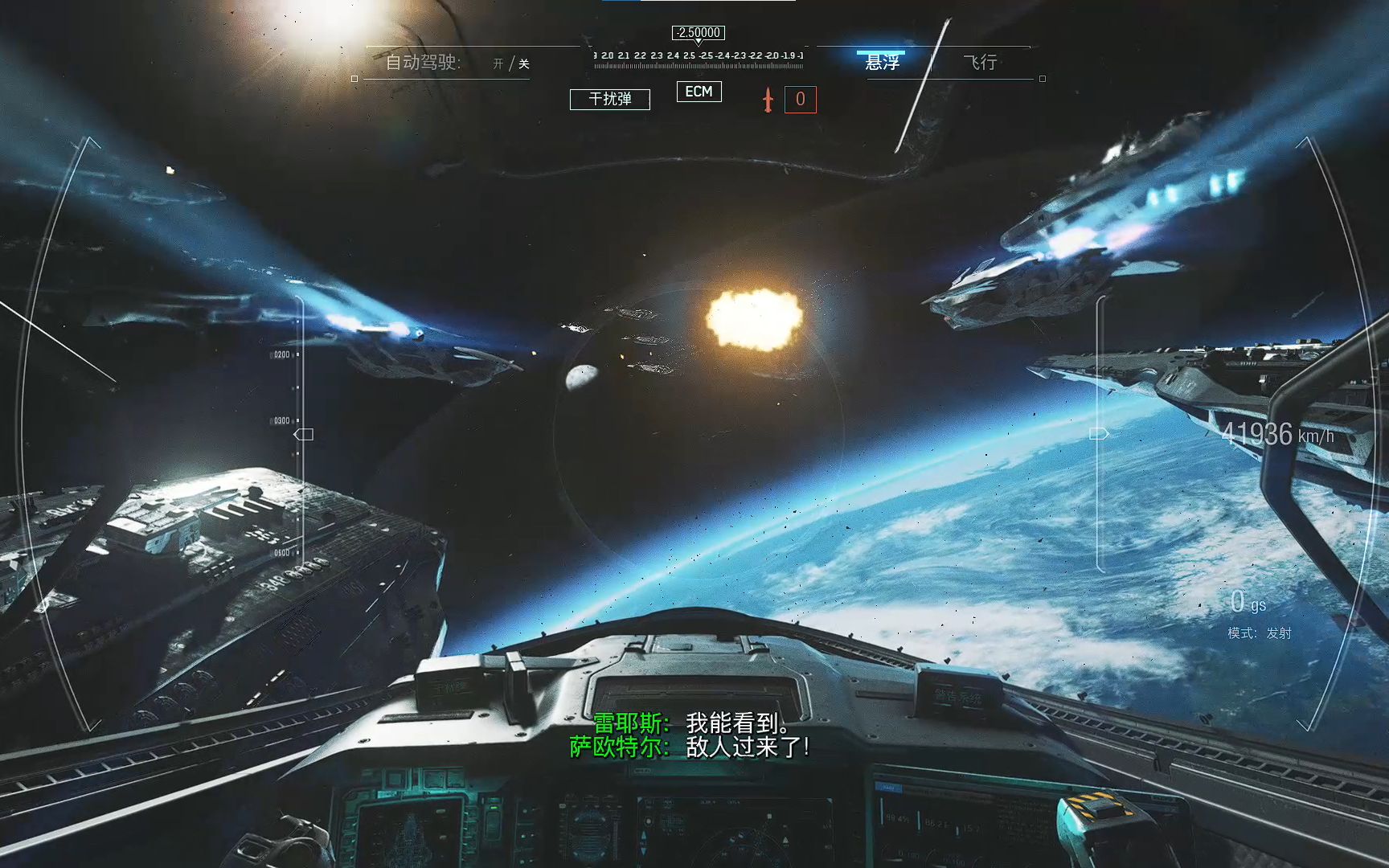Click the left HUD altitude arrow marker

pos(303,434)
